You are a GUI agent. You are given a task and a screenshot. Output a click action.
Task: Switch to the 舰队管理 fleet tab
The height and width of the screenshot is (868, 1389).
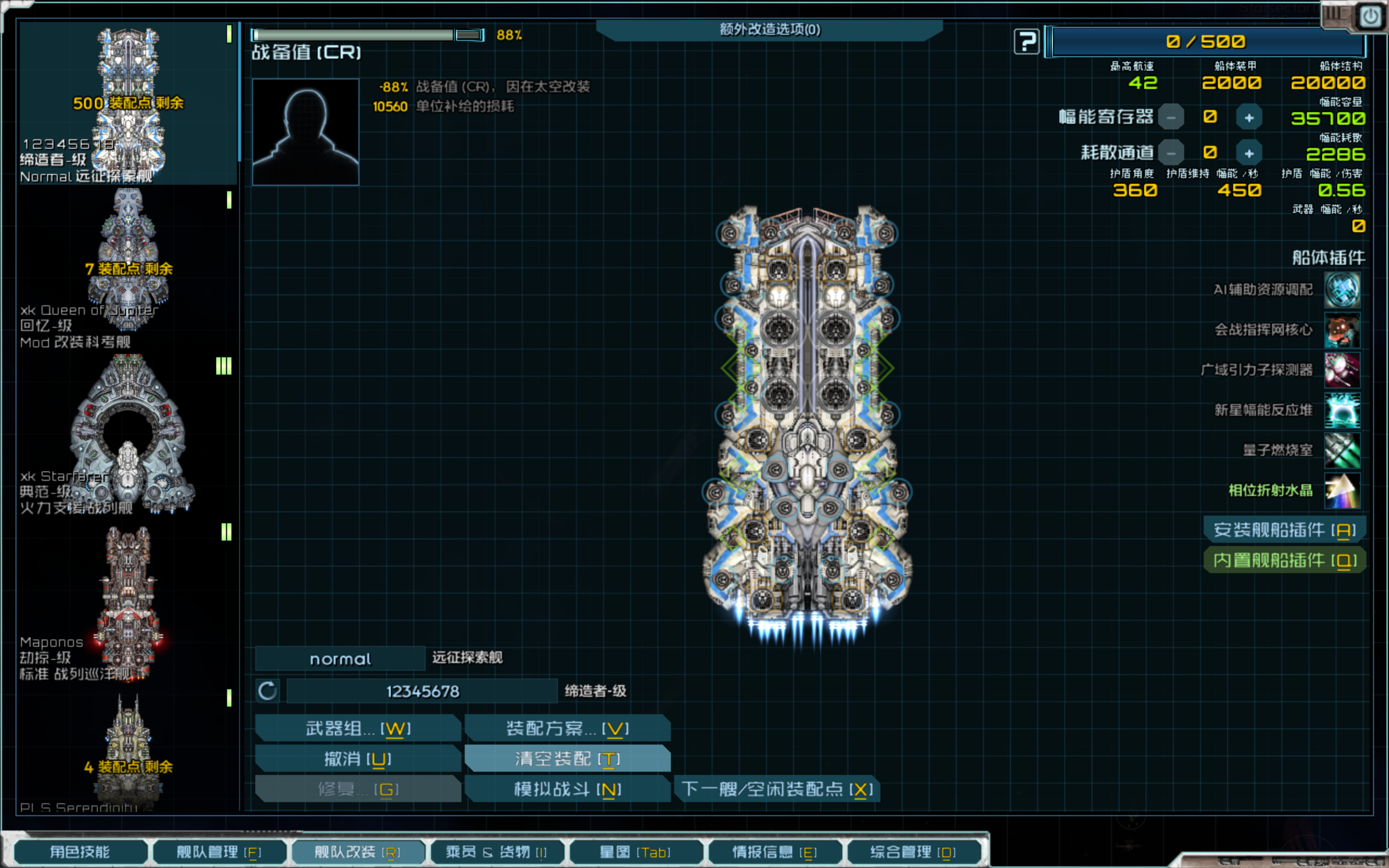(x=219, y=851)
